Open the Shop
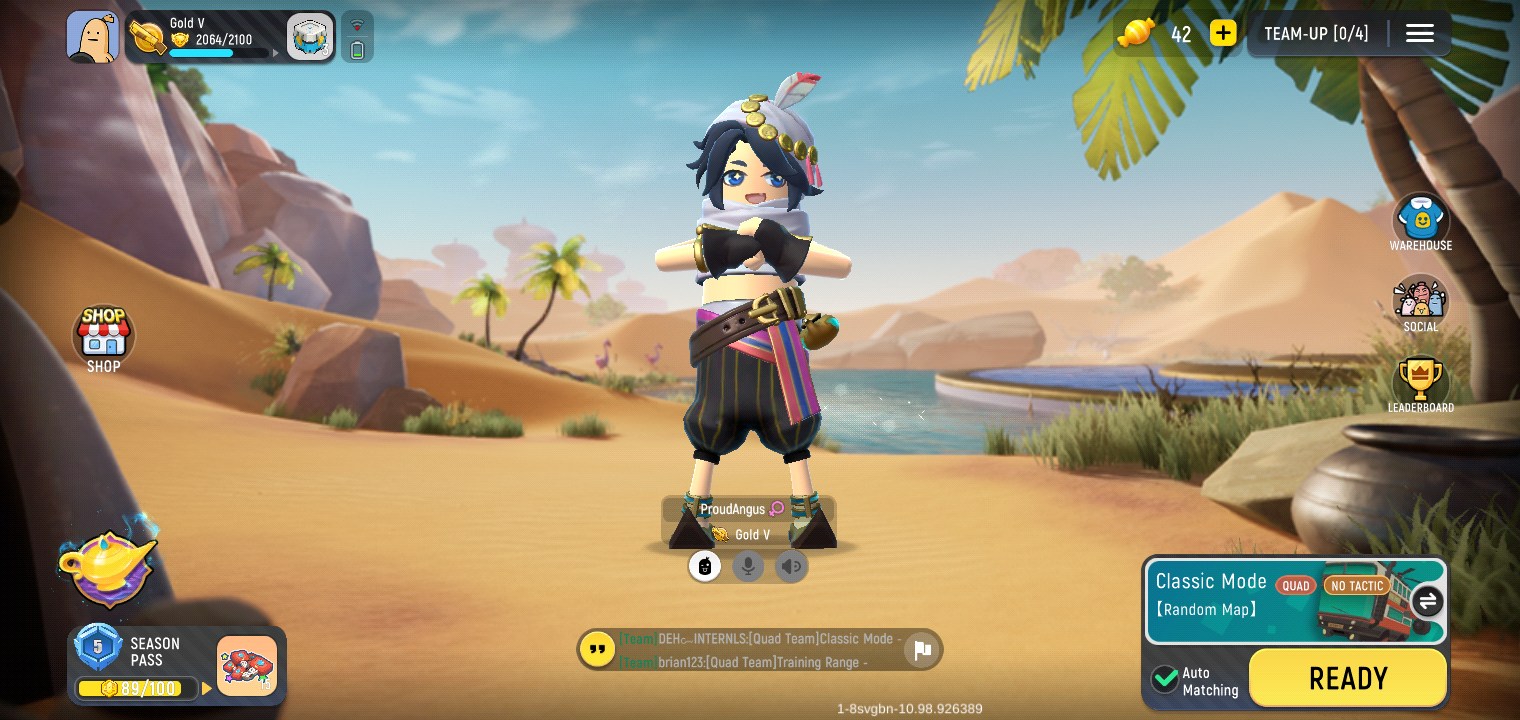 click(103, 339)
